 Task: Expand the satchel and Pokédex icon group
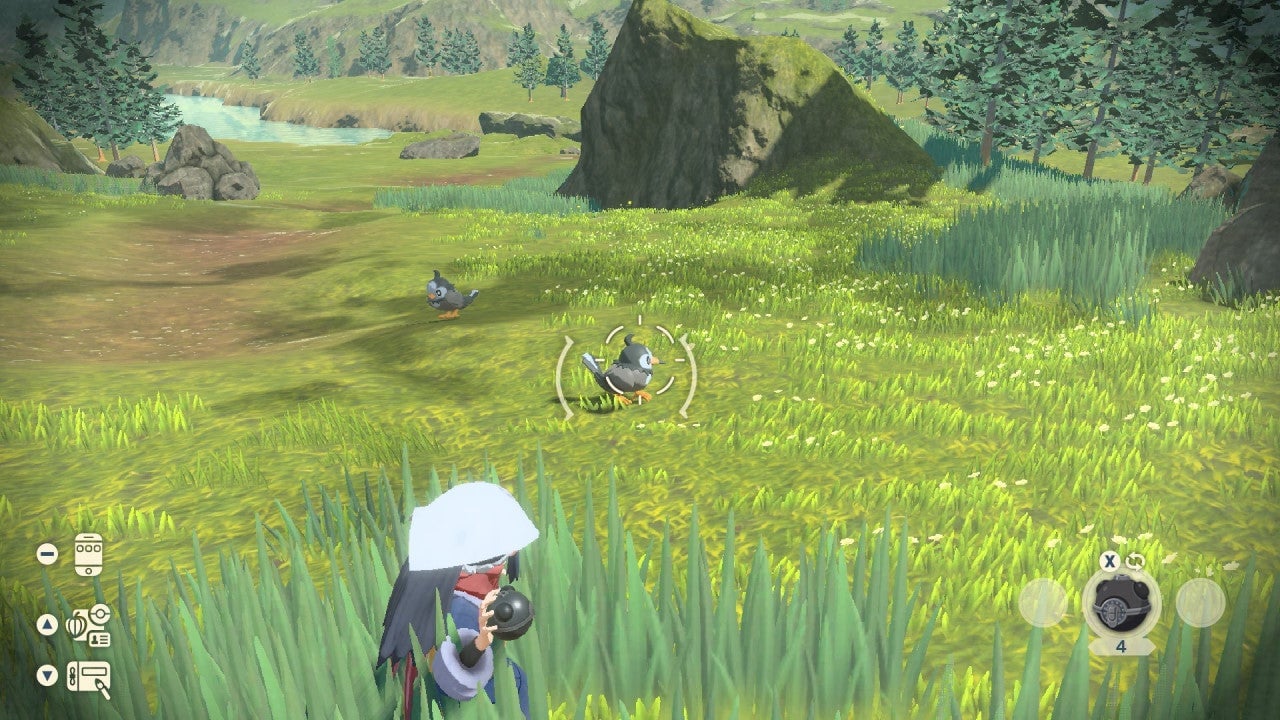(x=88, y=625)
